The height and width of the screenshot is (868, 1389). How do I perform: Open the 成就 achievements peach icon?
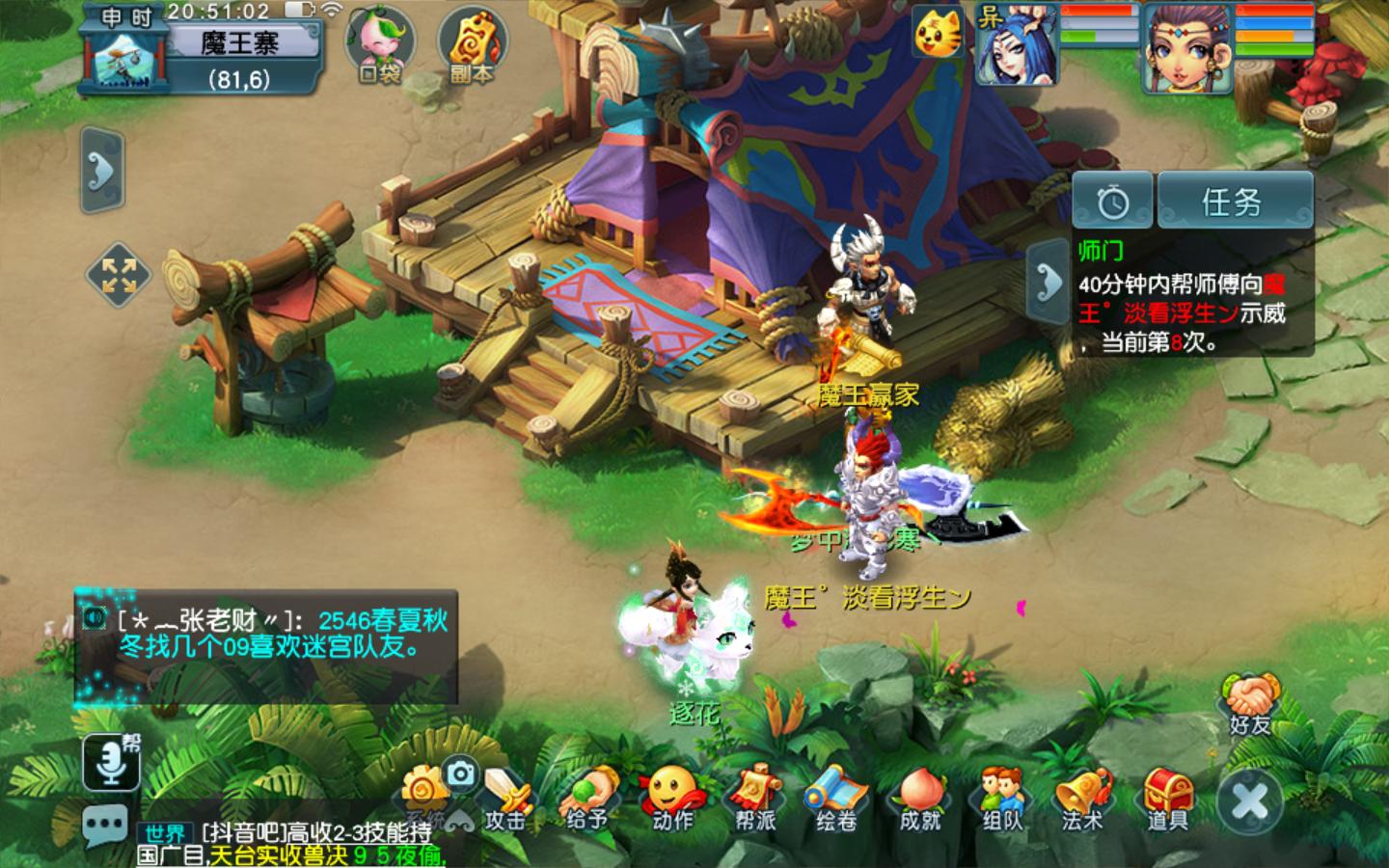[919, 799]
